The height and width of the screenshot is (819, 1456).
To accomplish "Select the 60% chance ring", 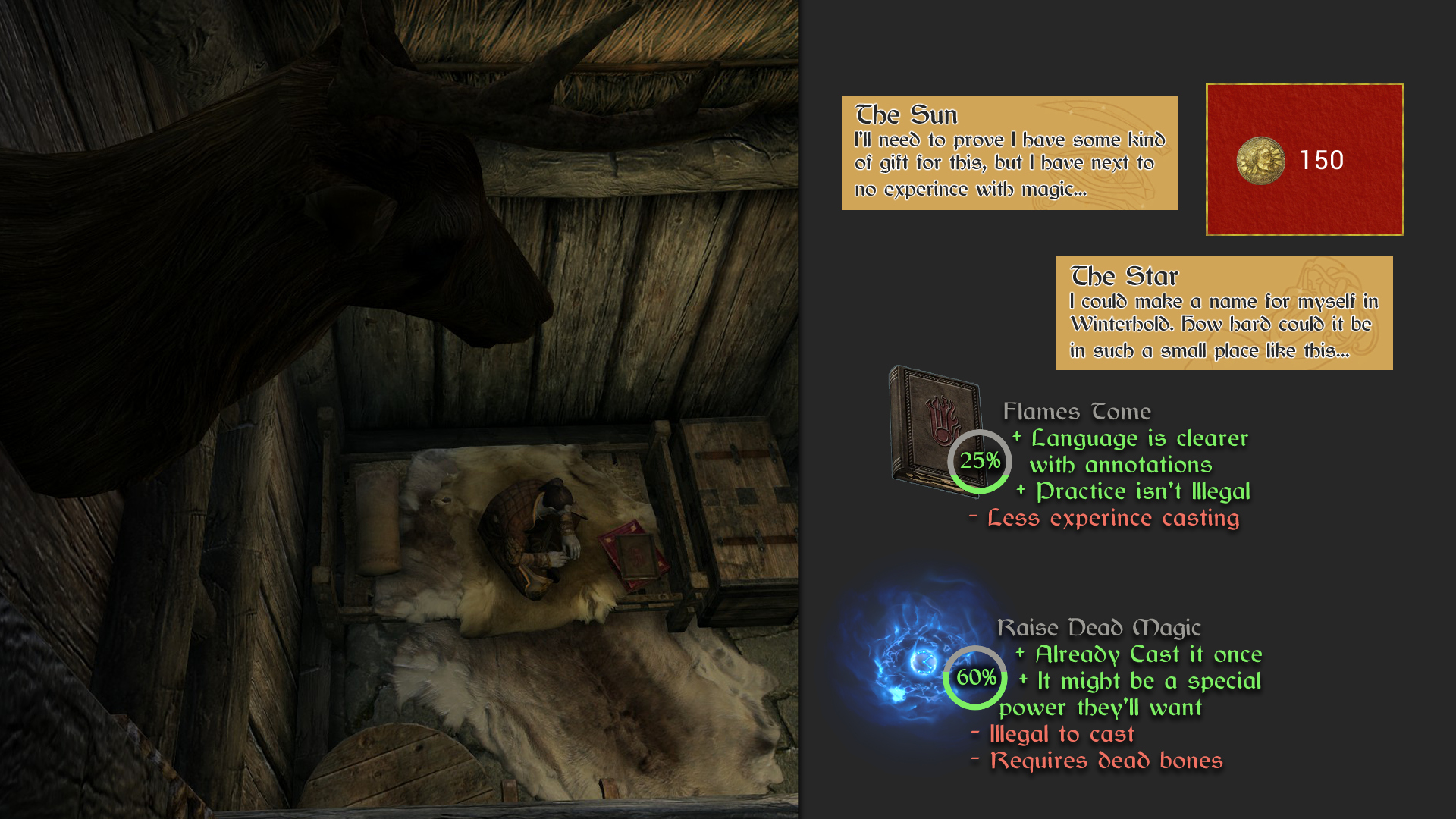I will (x=975, y=678).
